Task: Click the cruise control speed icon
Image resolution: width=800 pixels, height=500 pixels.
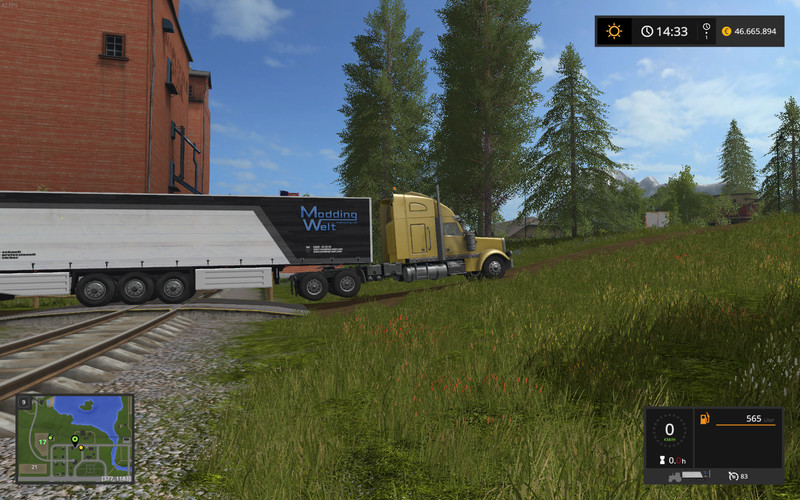Action: (x=734, y=475)
